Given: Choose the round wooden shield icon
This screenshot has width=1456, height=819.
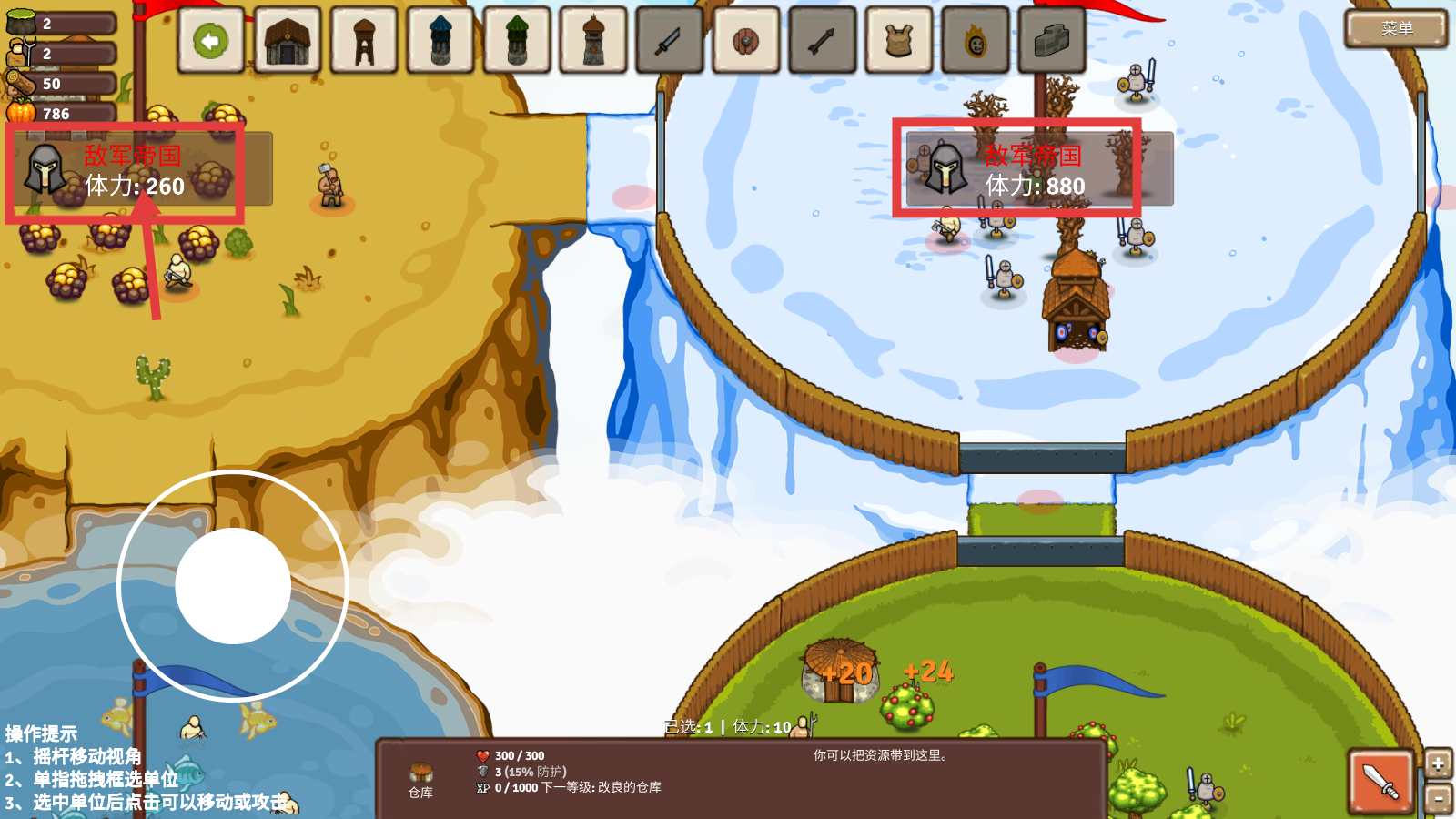Looking at the screenshot, I should pos(746,41).
